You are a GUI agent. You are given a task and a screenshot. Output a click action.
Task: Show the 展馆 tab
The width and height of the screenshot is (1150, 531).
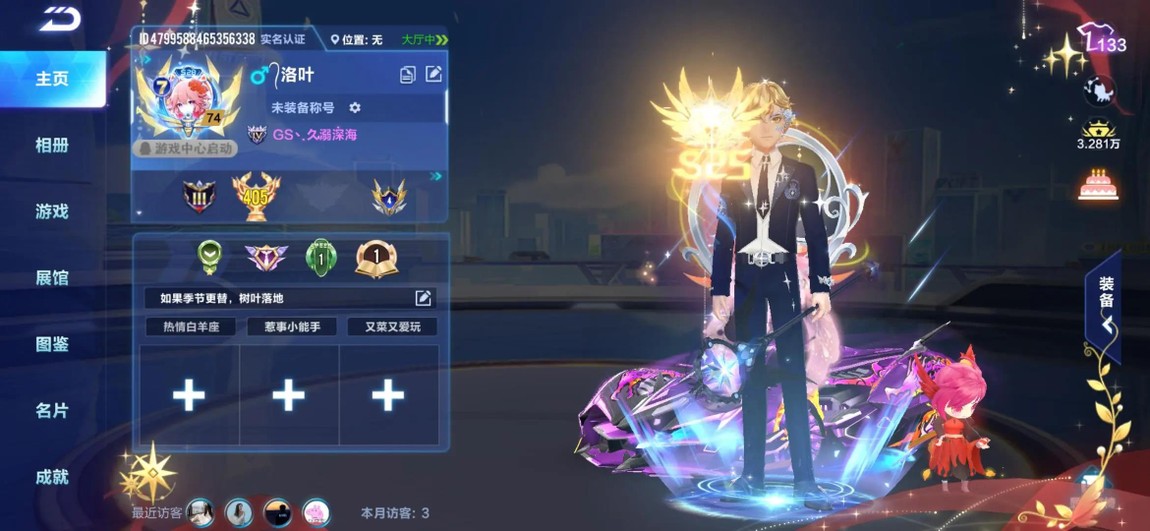click(52, 277)
